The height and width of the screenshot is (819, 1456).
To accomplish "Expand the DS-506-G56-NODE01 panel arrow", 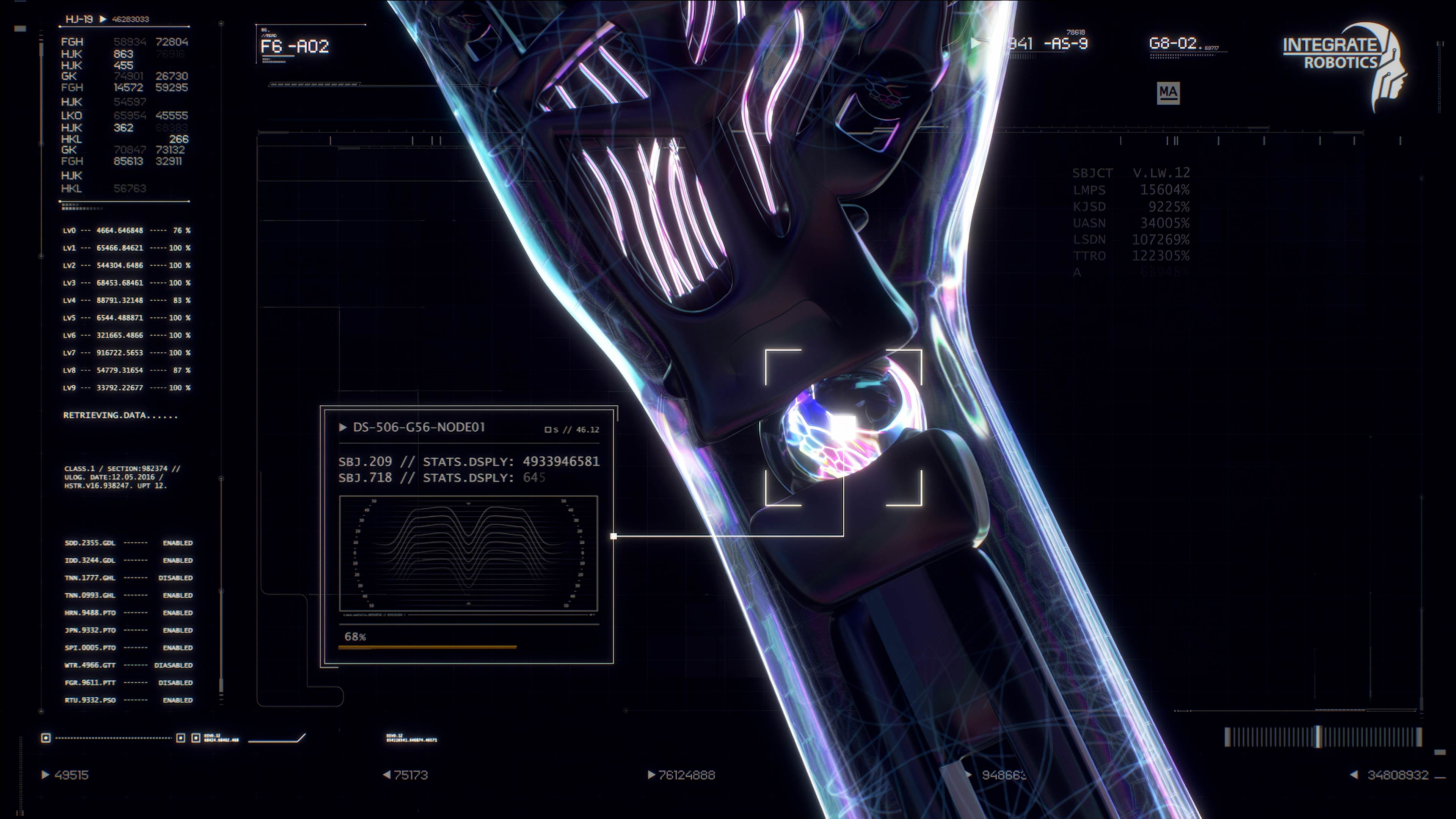I will (x=342, y=427).
